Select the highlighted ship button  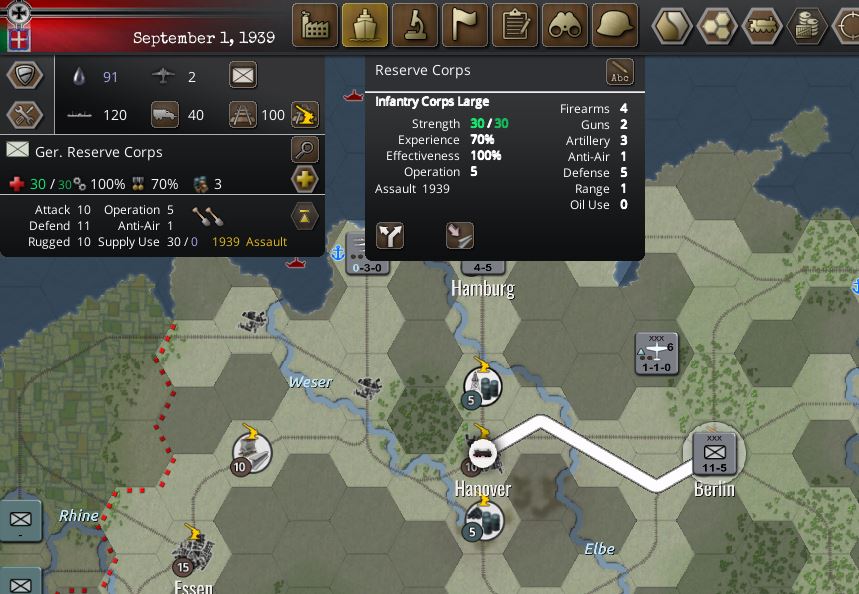coord(365,24)
